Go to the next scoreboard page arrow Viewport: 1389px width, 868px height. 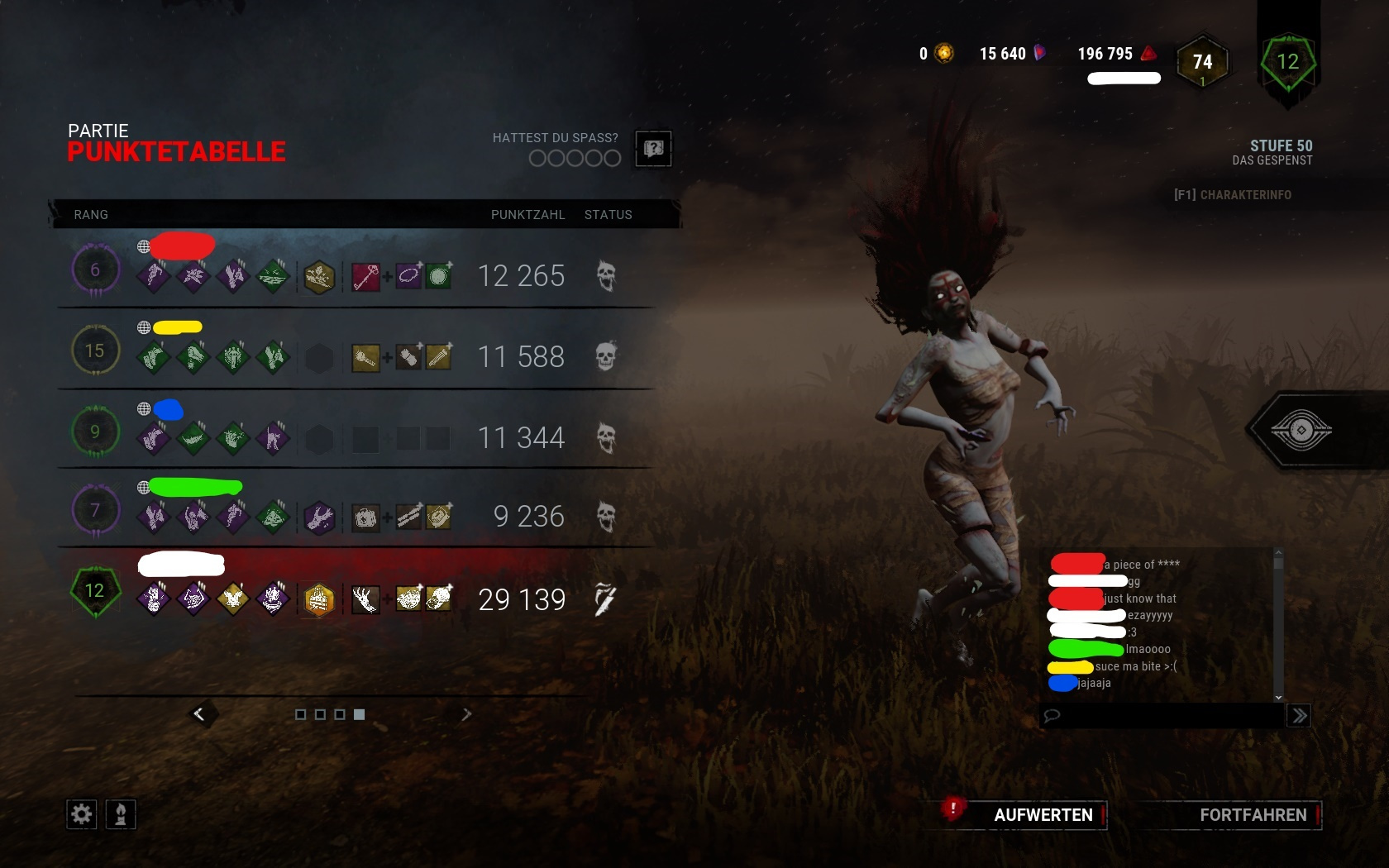(x=467, y=713)
